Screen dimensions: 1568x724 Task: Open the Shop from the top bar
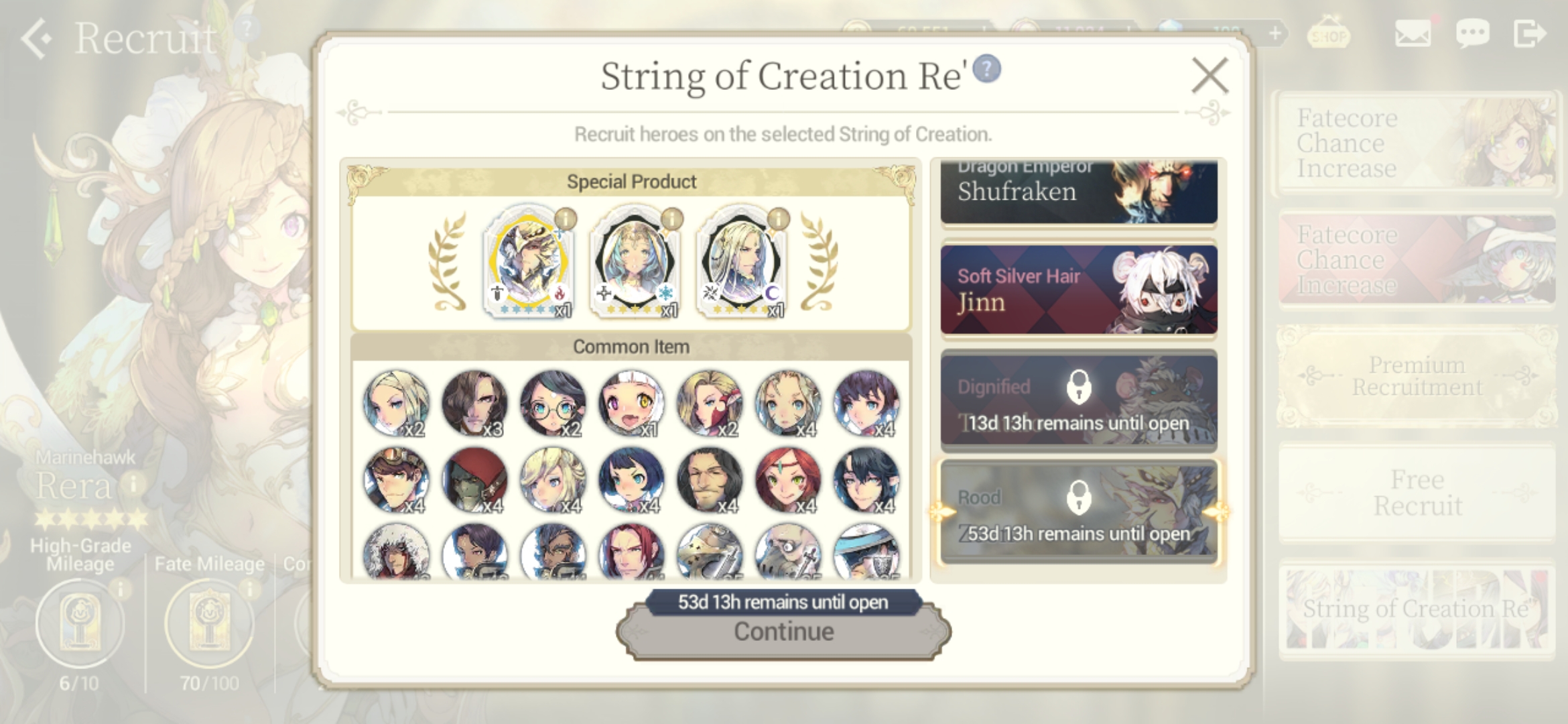pyautogui.click(x=1329, y=32)
